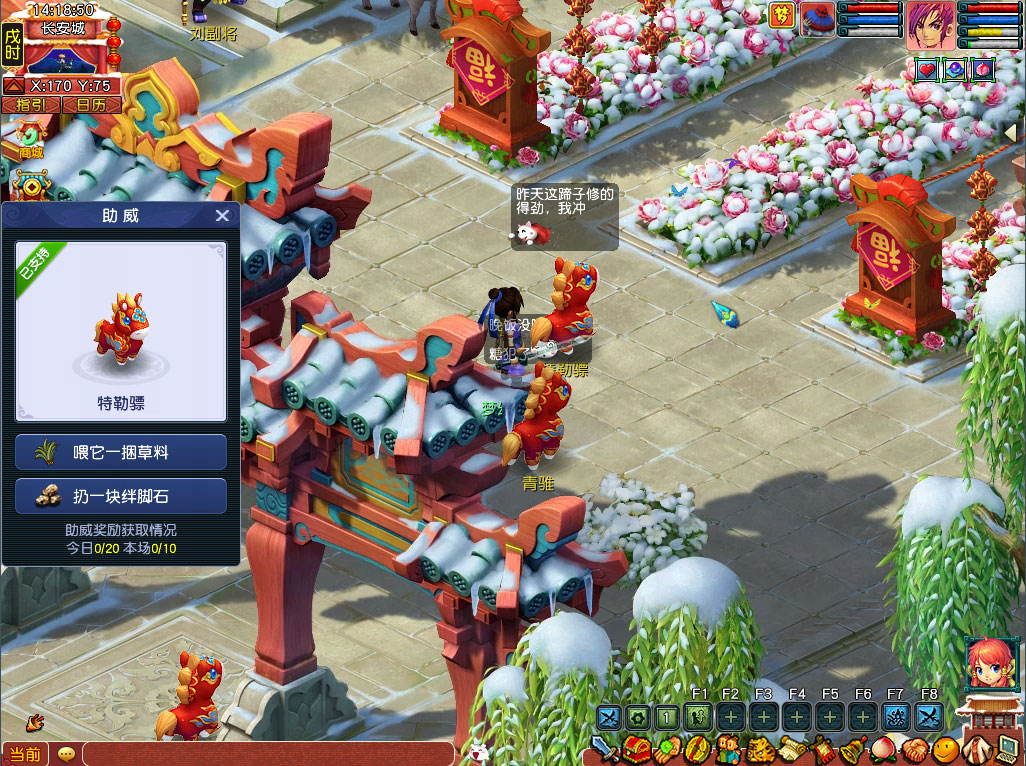
Task: Close the 助威 cheer panel
Action: click(222, 216)
